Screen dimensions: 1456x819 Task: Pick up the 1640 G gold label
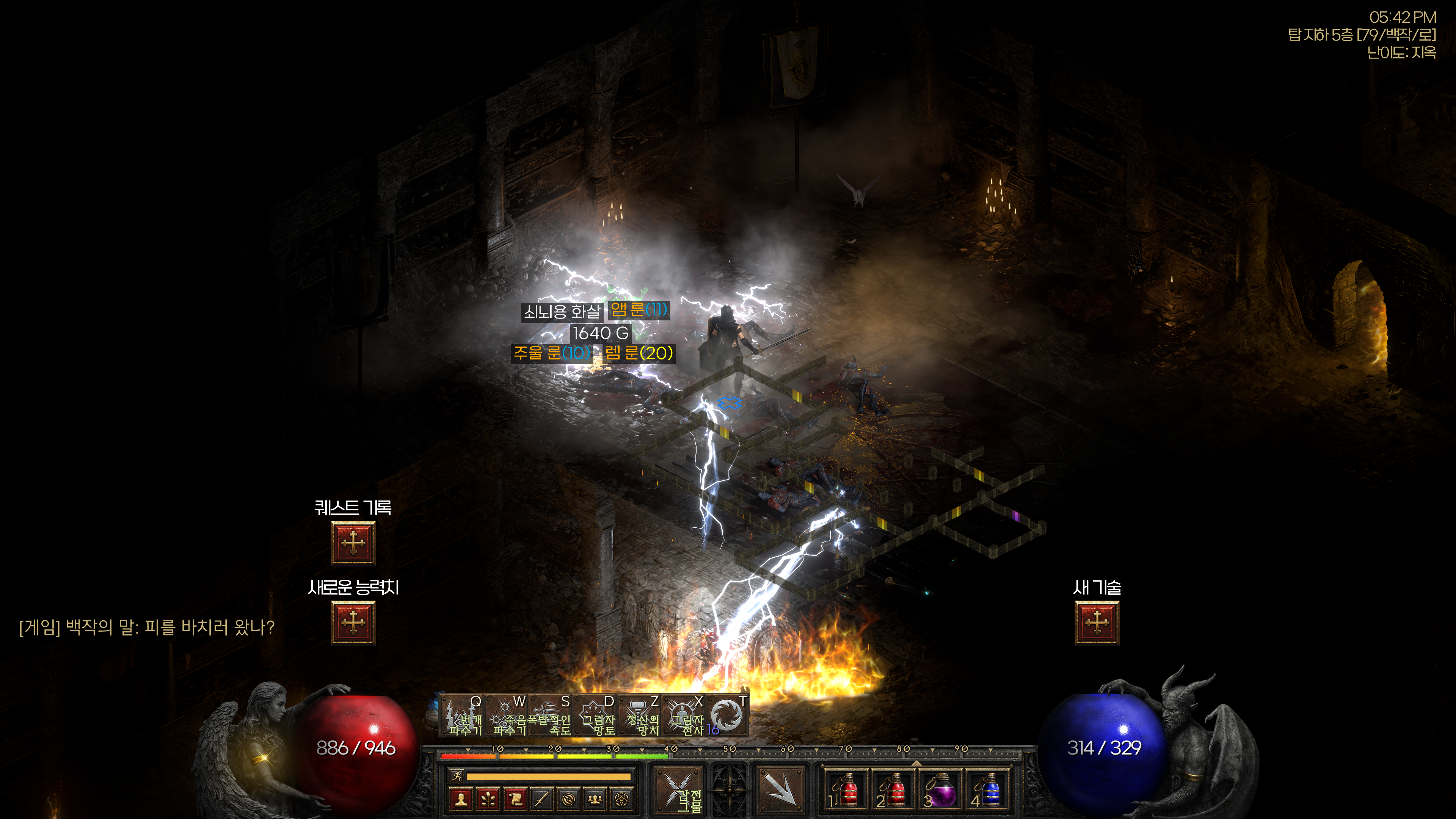point(600,333)
